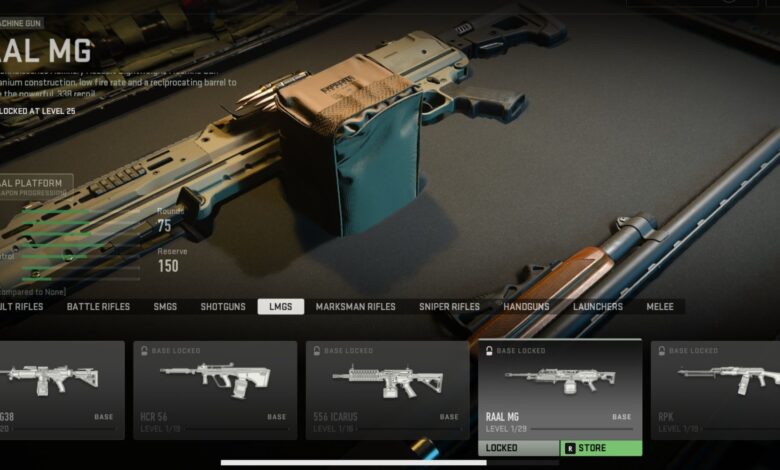Click the Locked button under RAAL MG
This screenshot has width=780, height=470.
click(x=518, y=448)
